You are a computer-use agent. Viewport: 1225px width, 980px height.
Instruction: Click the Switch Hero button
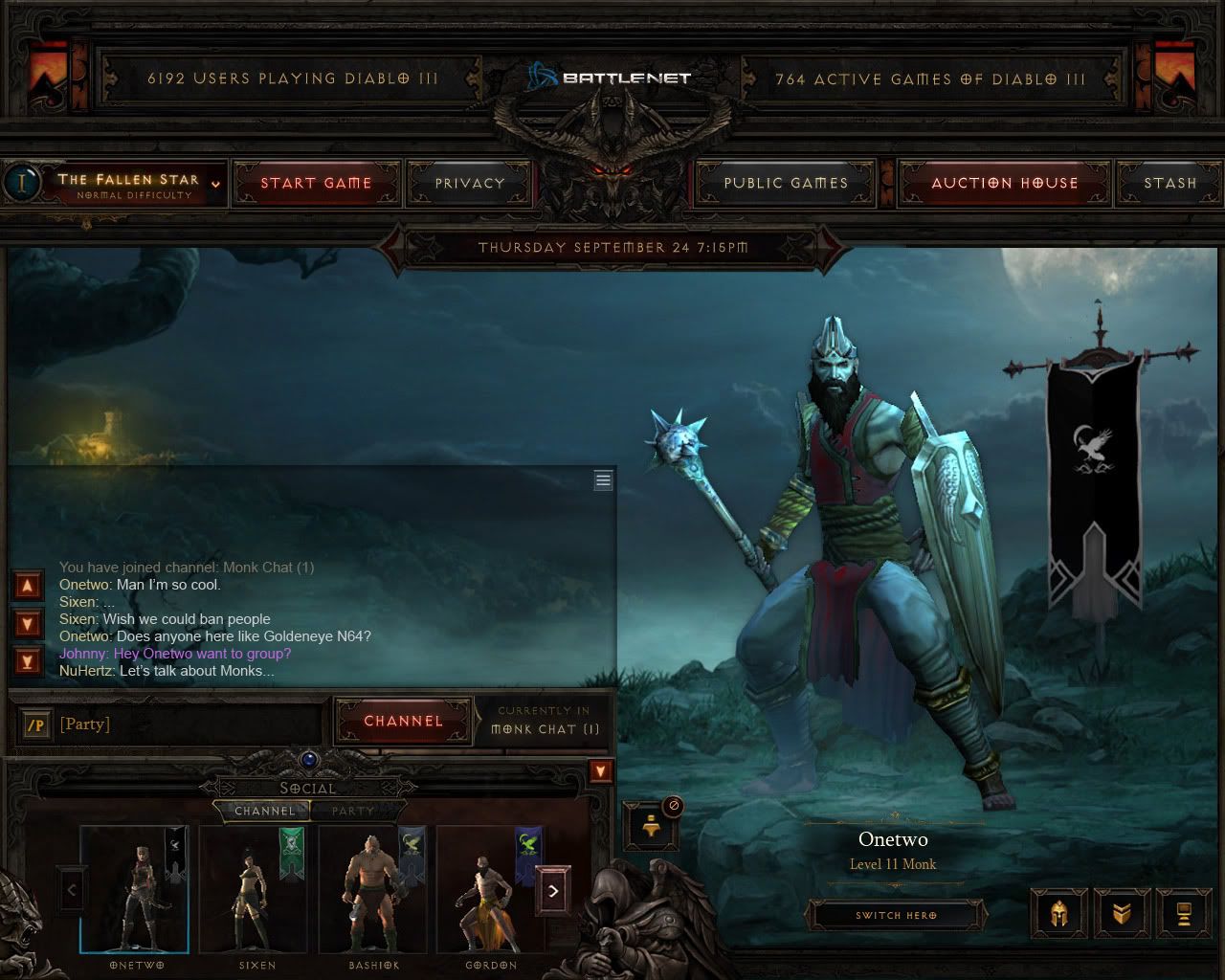click(x=896, y=914)
